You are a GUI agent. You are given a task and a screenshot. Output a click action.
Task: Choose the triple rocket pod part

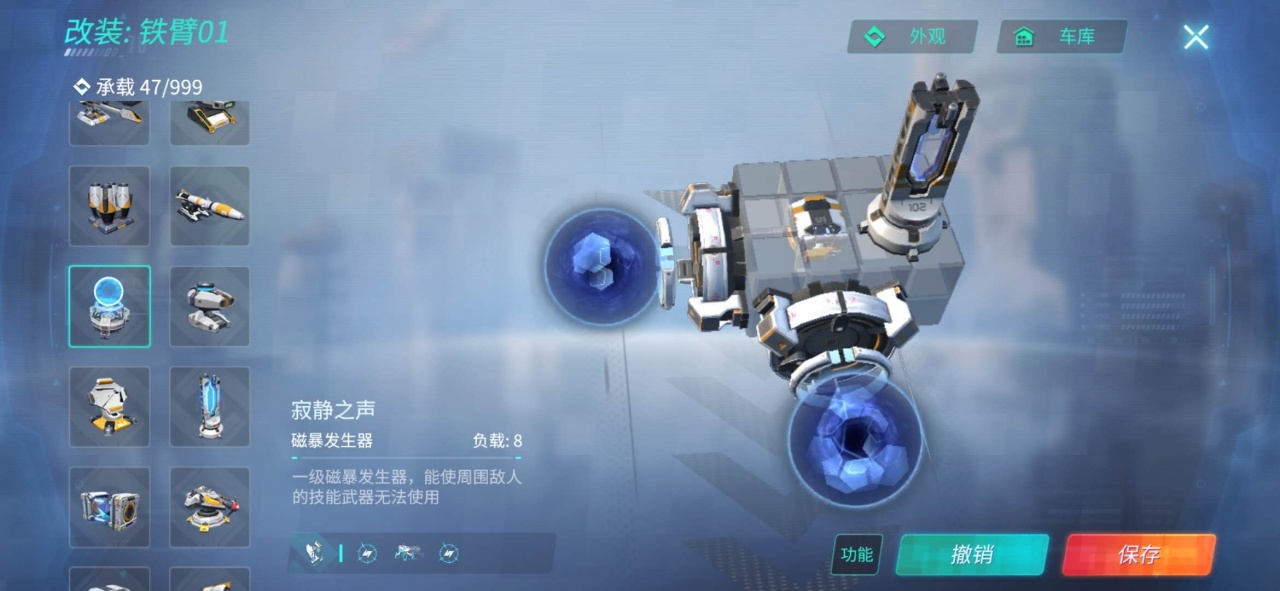click(110, 206)
